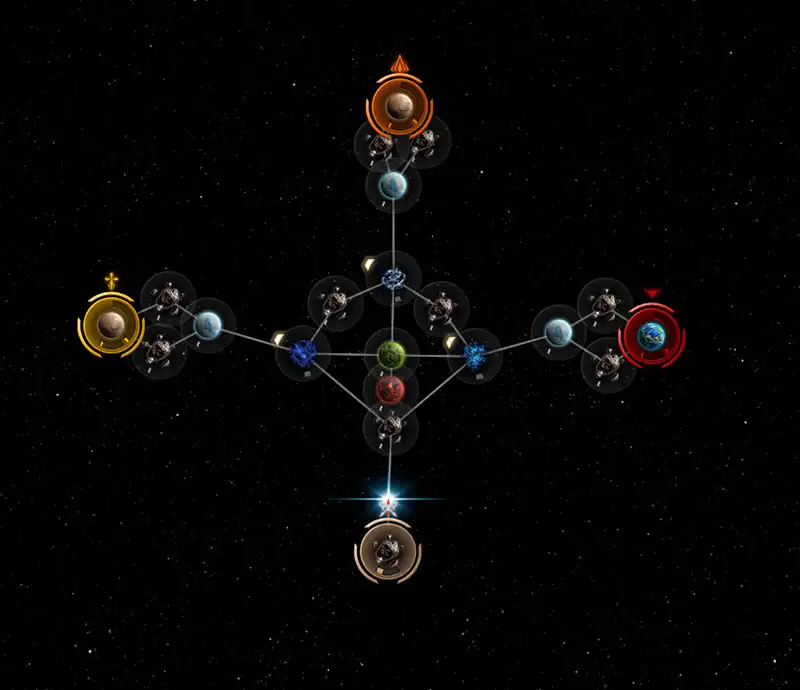The width and height of the screenshot is (800, 690).
Task: Select the ice planet beside the orange homeworld
Action: click(x=392, y=185)
